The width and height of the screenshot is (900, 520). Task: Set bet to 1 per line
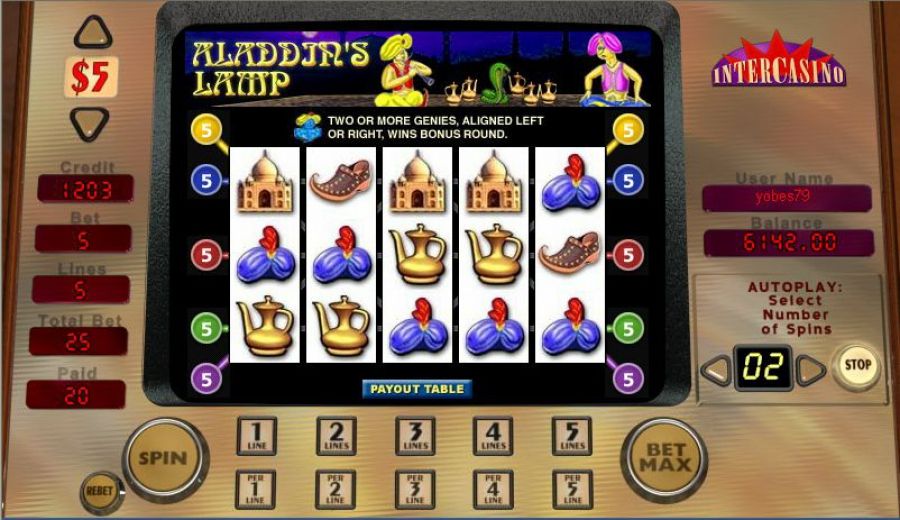click(256, 489)
